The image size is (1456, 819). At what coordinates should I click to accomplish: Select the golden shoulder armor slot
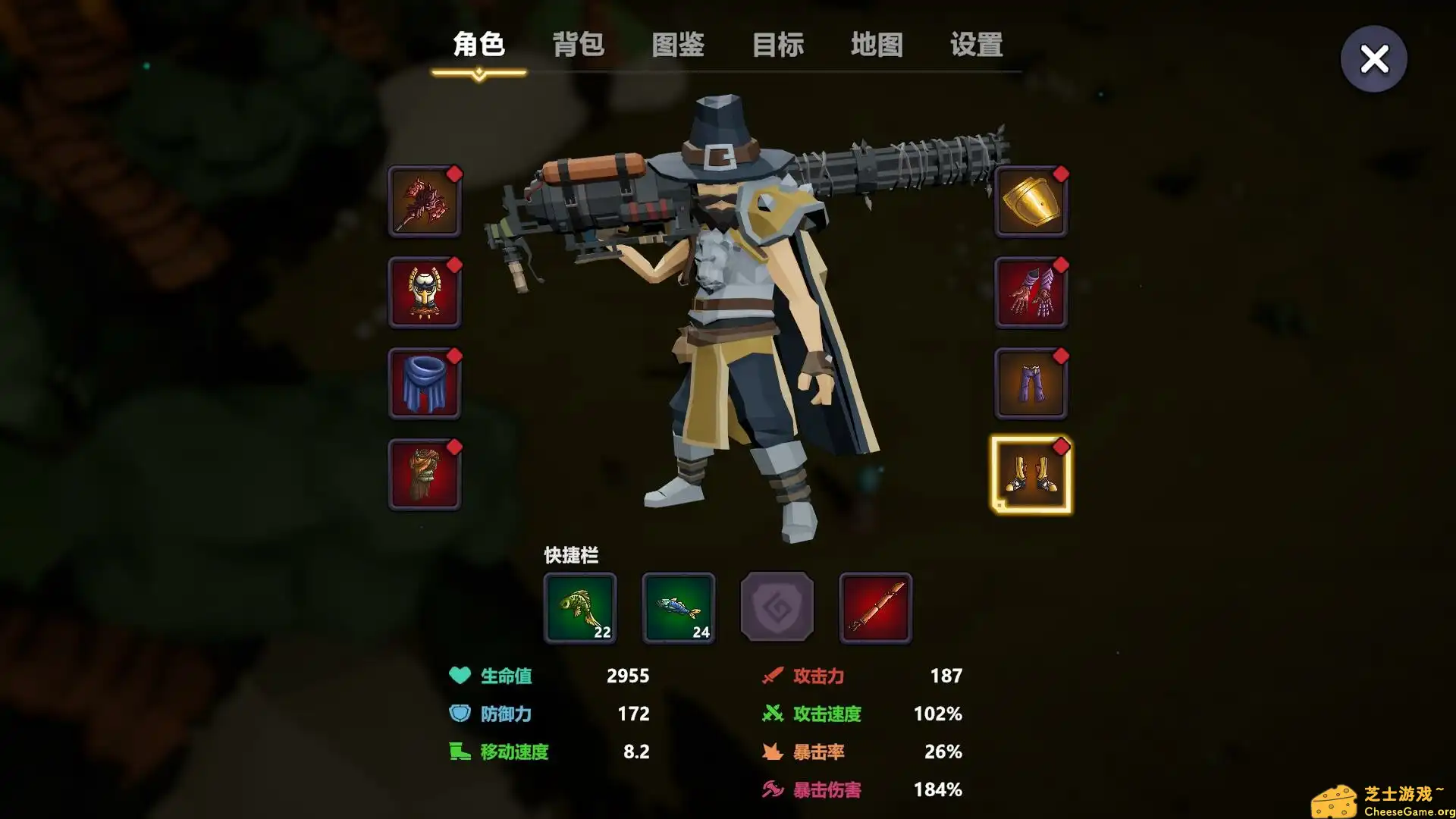(x=1031, y=202)
